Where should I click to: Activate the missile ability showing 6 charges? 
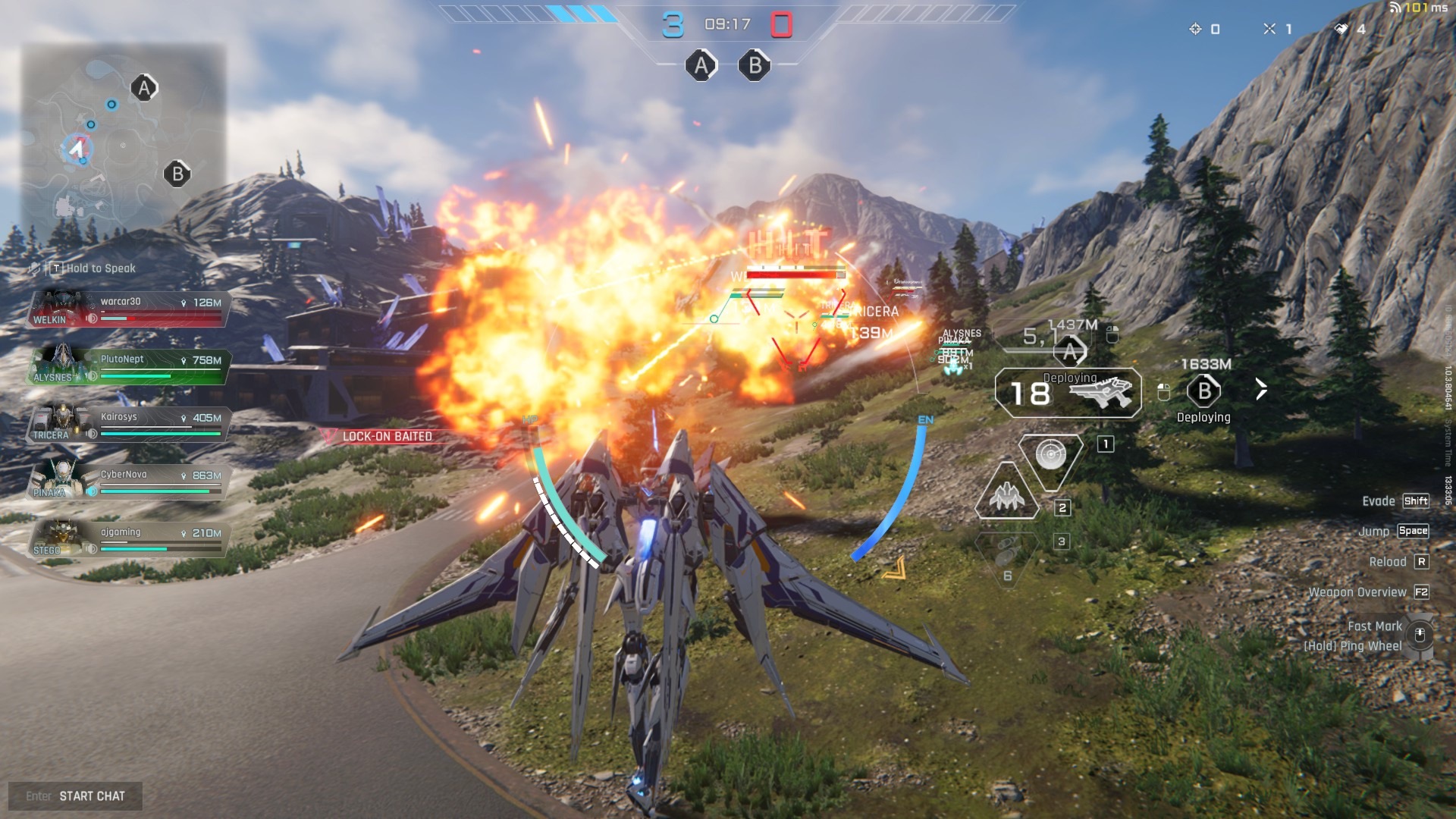point(1007,552)
